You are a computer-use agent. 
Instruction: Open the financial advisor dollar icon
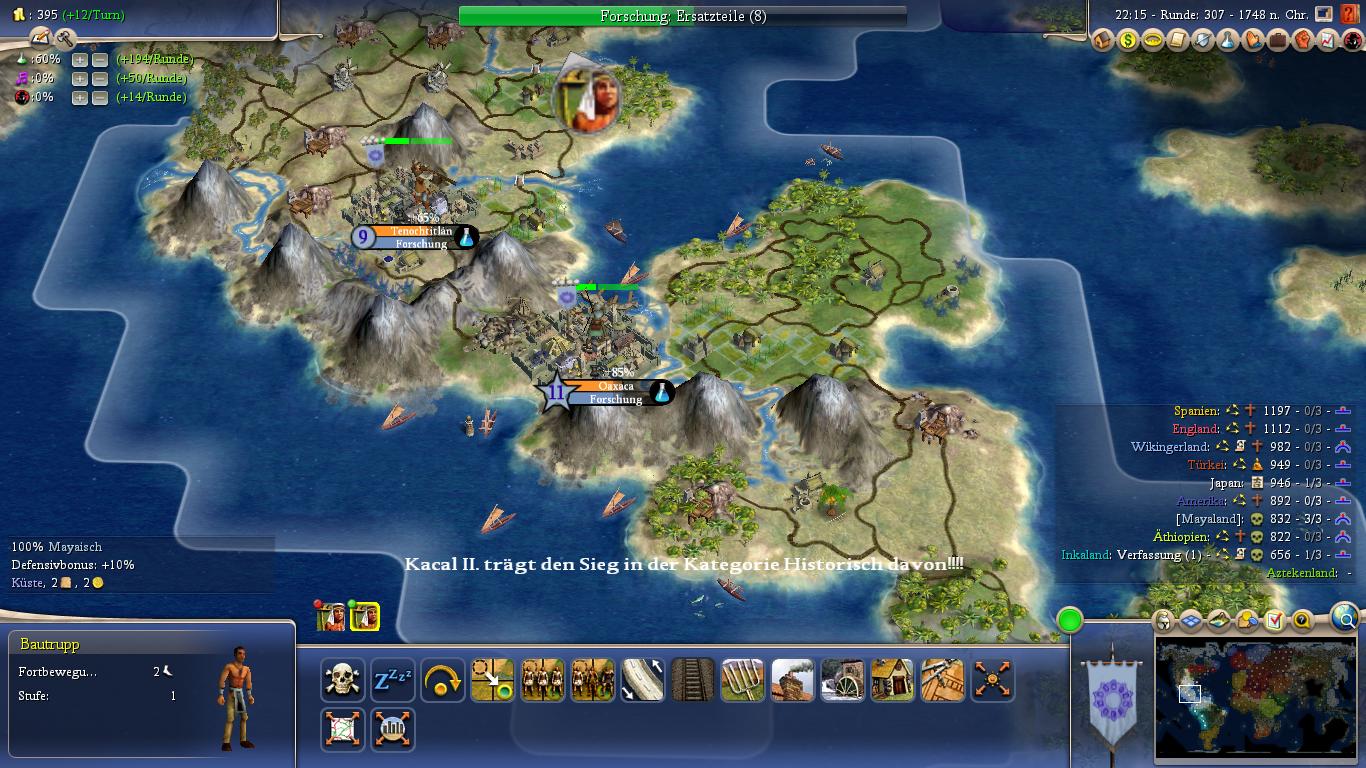(1128, 40)
